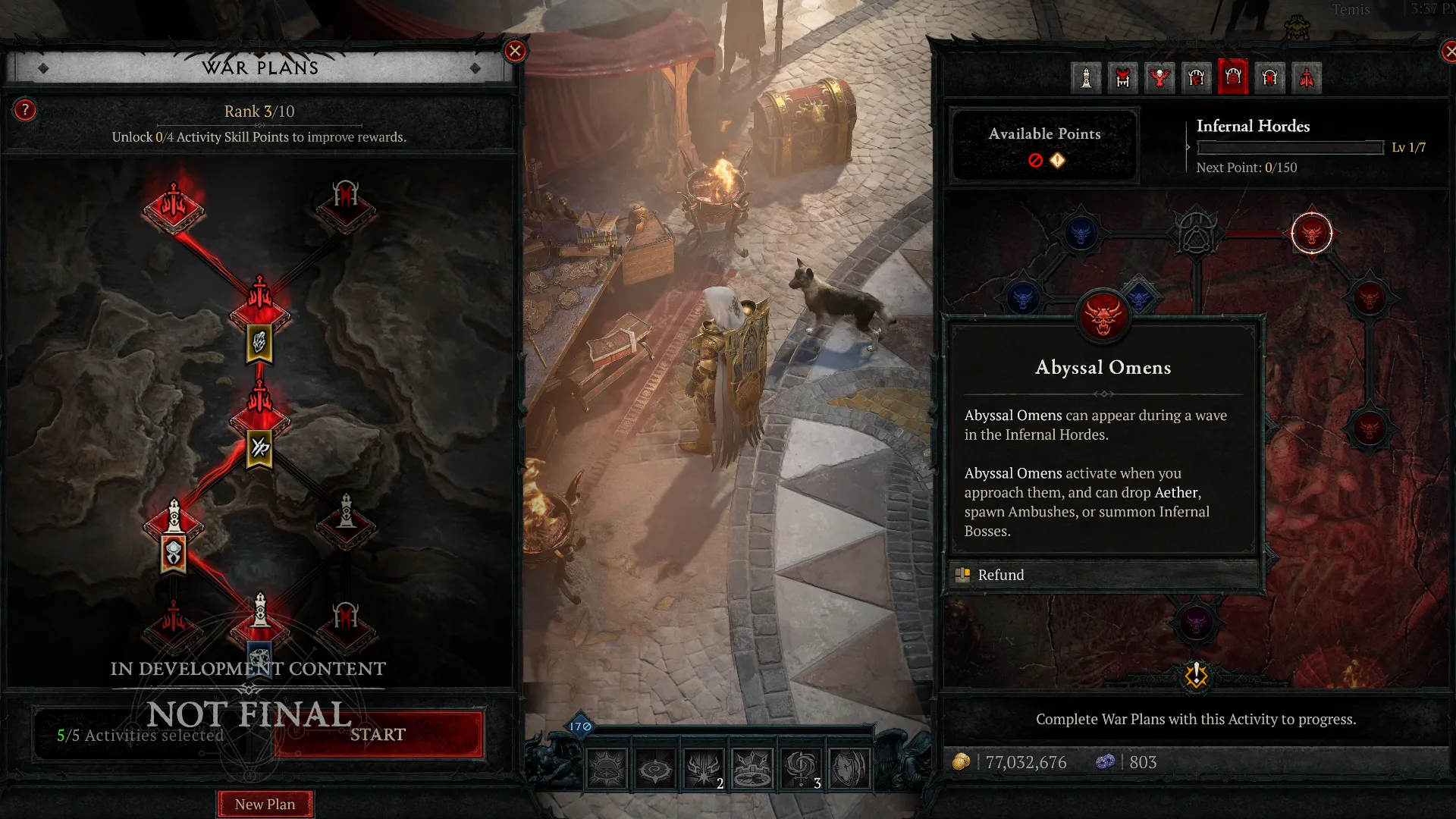Pick the purple demon skull node
Image resolution: width=1456 pixels, height=819 pixels.
coord(1196,623)
